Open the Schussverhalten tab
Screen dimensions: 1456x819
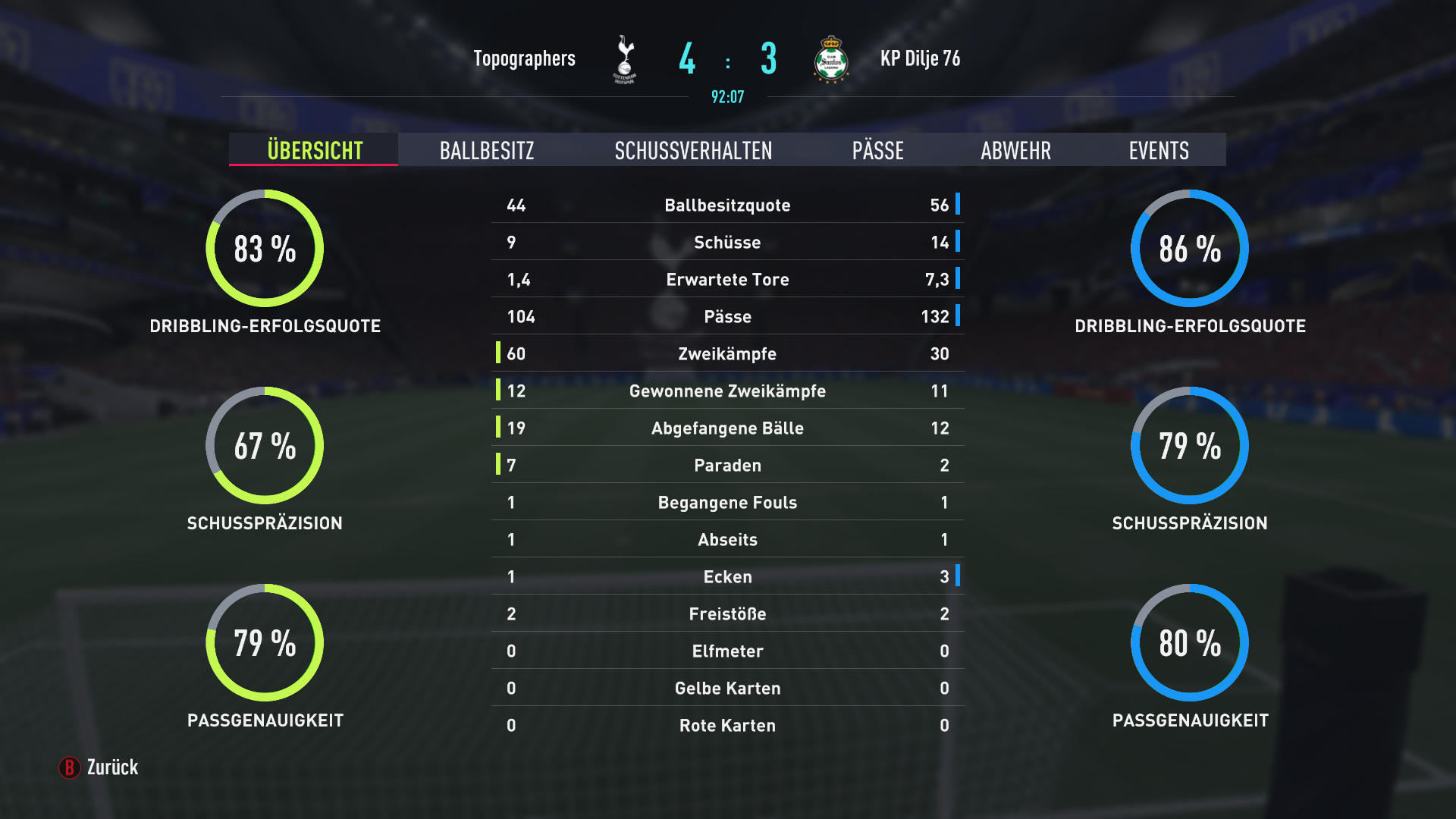tap(693, 150)
